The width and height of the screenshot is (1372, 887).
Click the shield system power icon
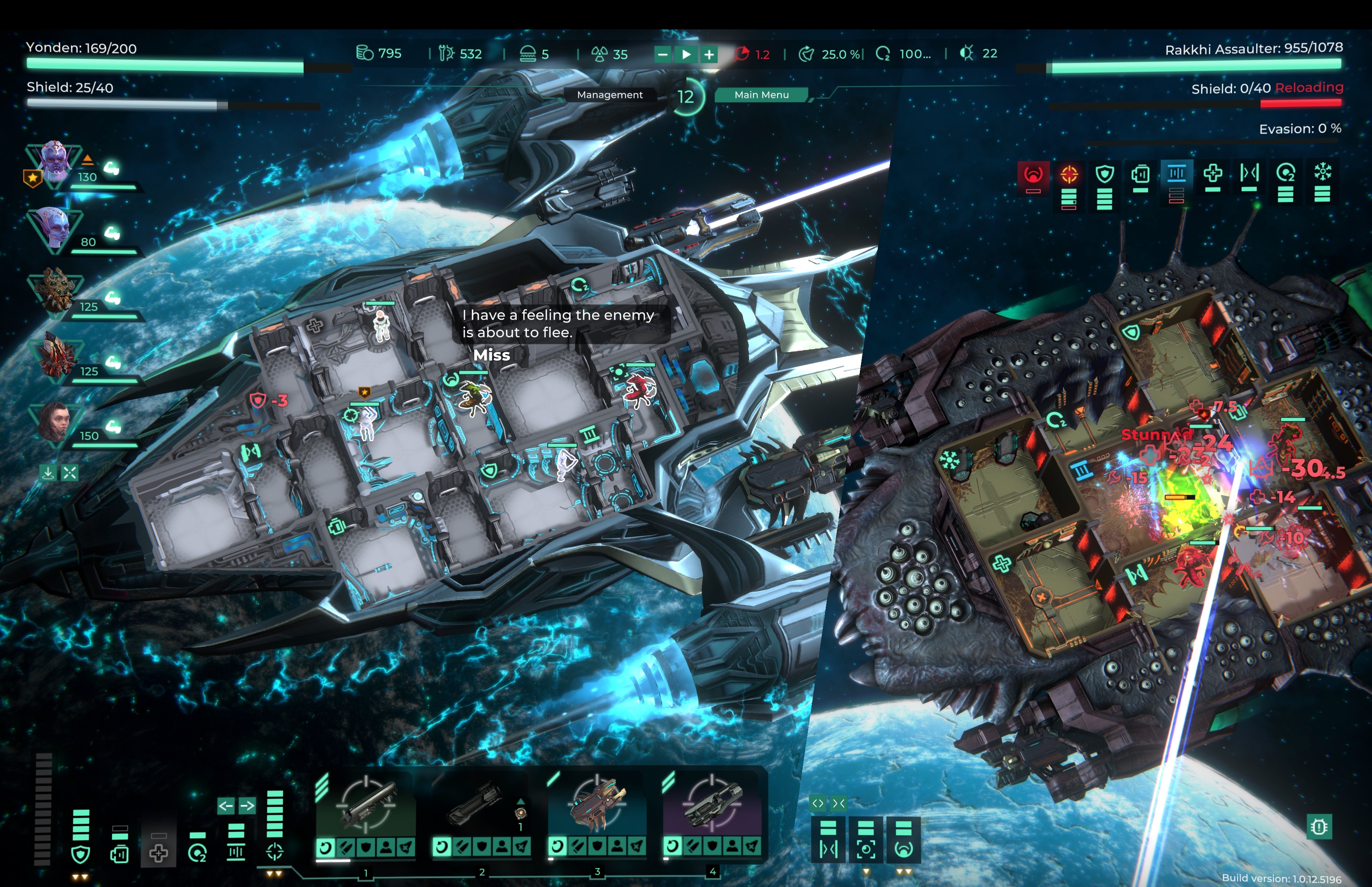(x=80, y=854)
